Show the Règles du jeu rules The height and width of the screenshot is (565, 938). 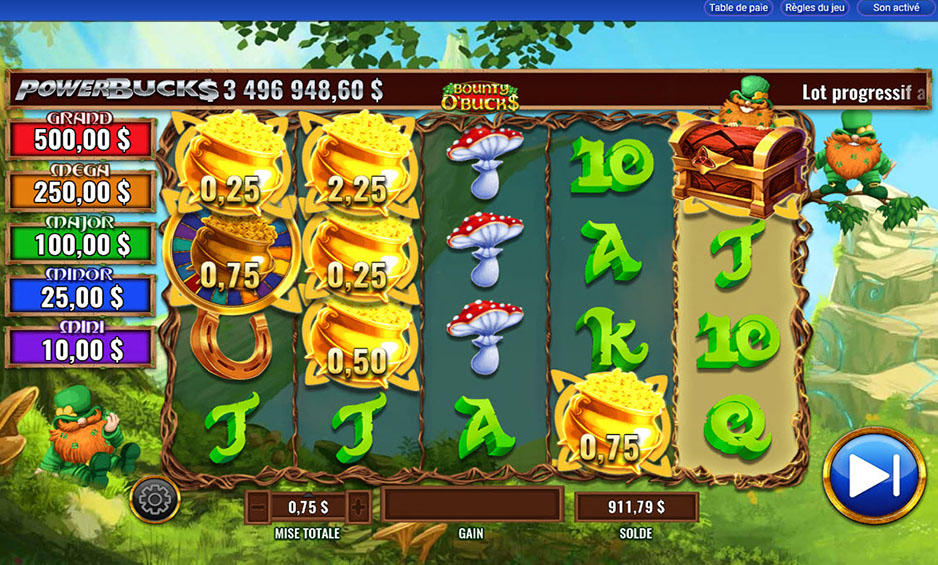click(x=816, y=8)
